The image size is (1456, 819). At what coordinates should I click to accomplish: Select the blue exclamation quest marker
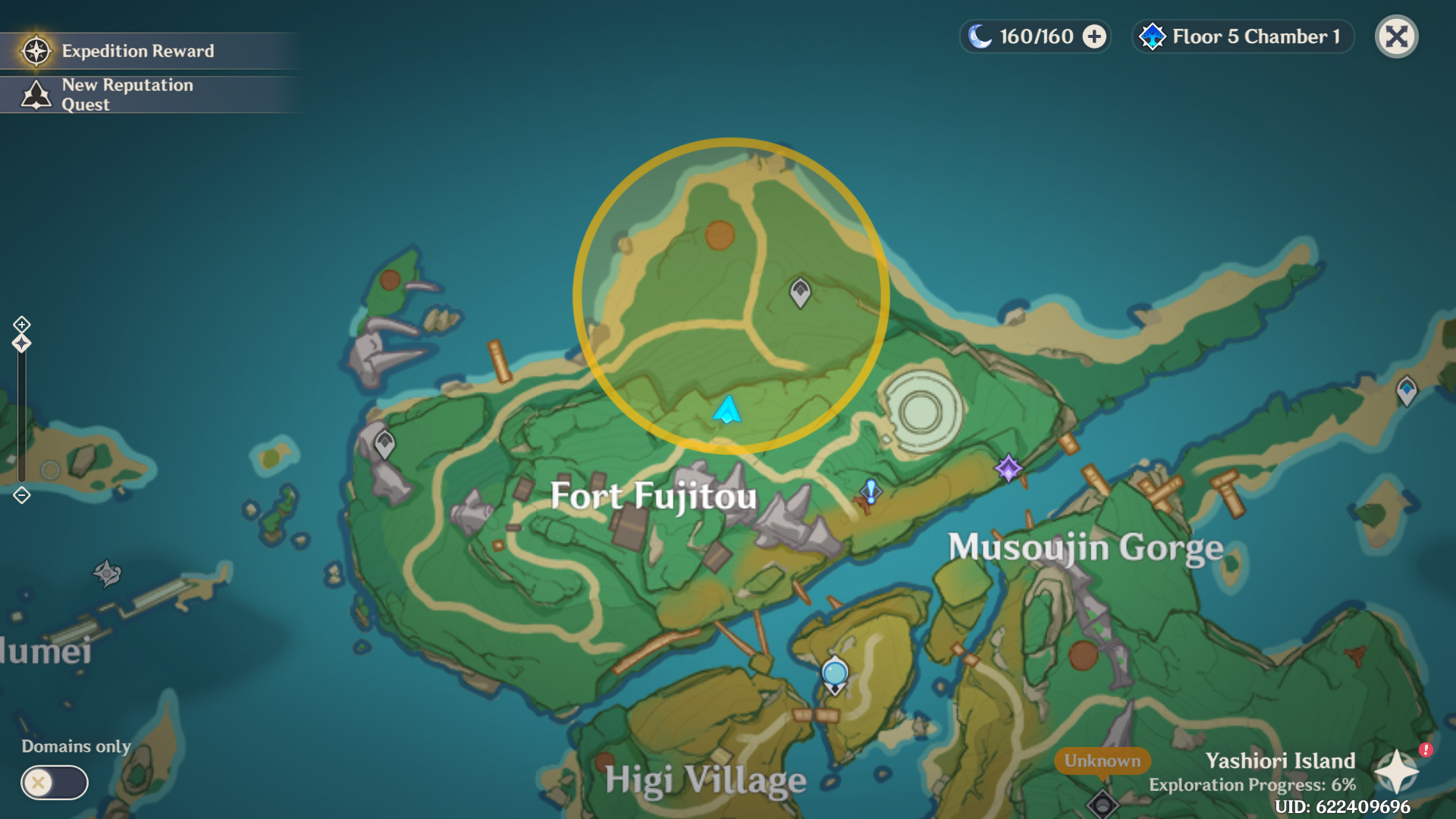(x=870, y=493)
